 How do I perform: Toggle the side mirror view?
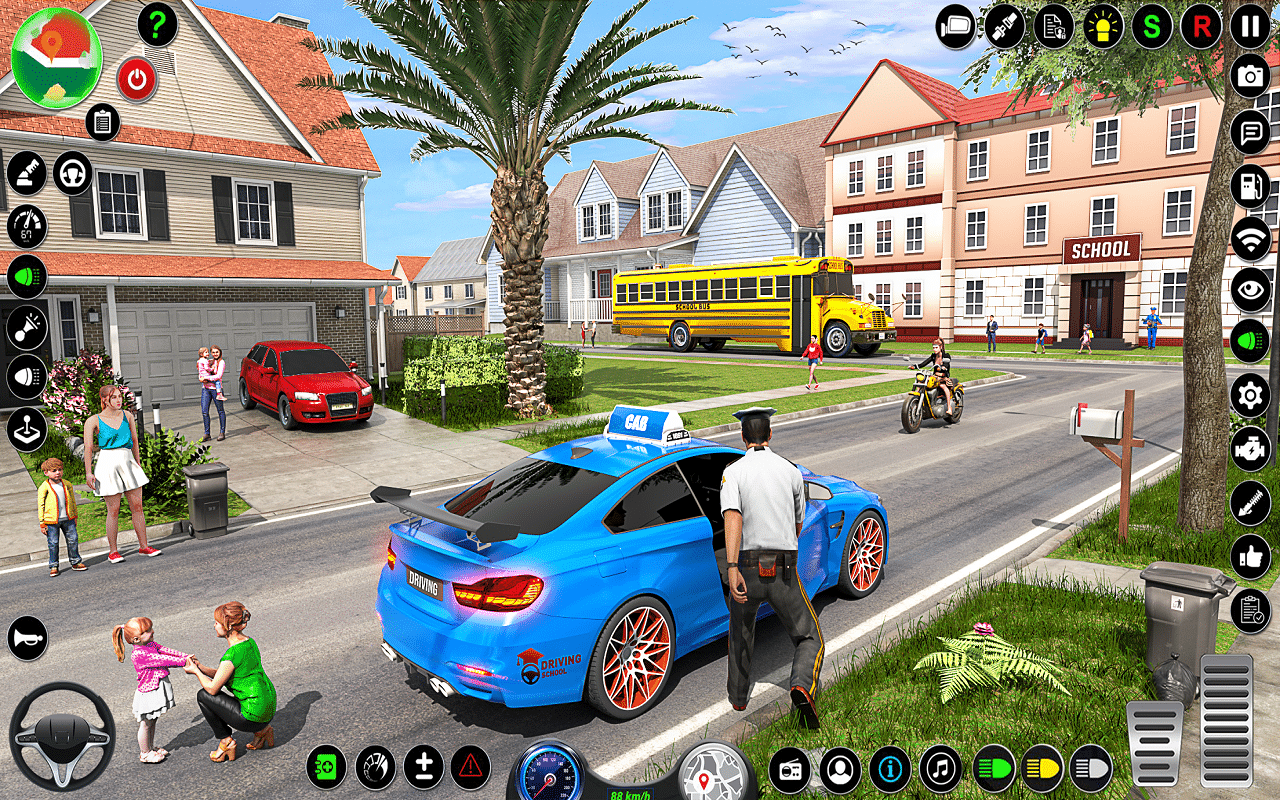(x=956, y=26)
